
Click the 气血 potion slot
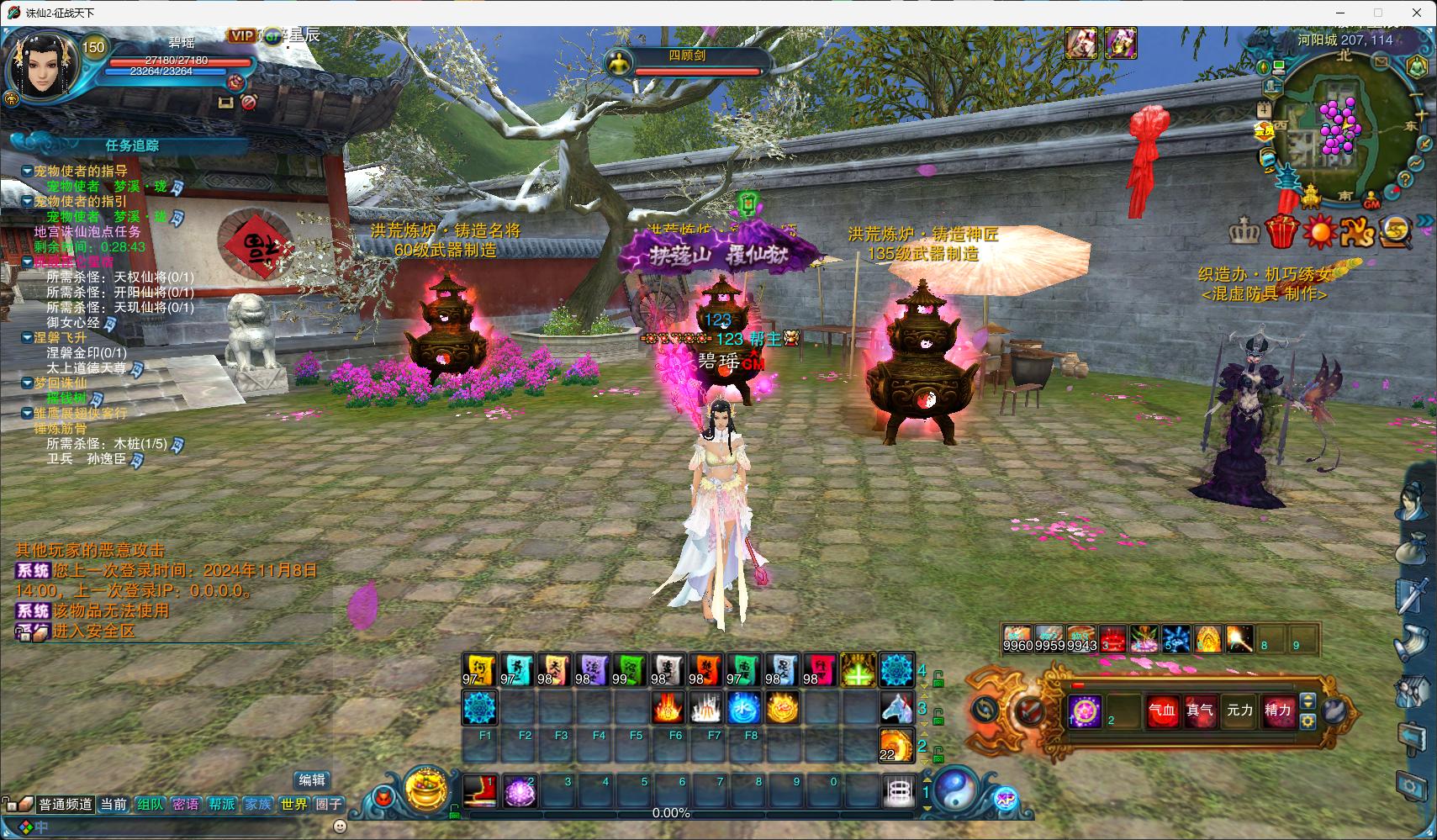point(1162,711)
